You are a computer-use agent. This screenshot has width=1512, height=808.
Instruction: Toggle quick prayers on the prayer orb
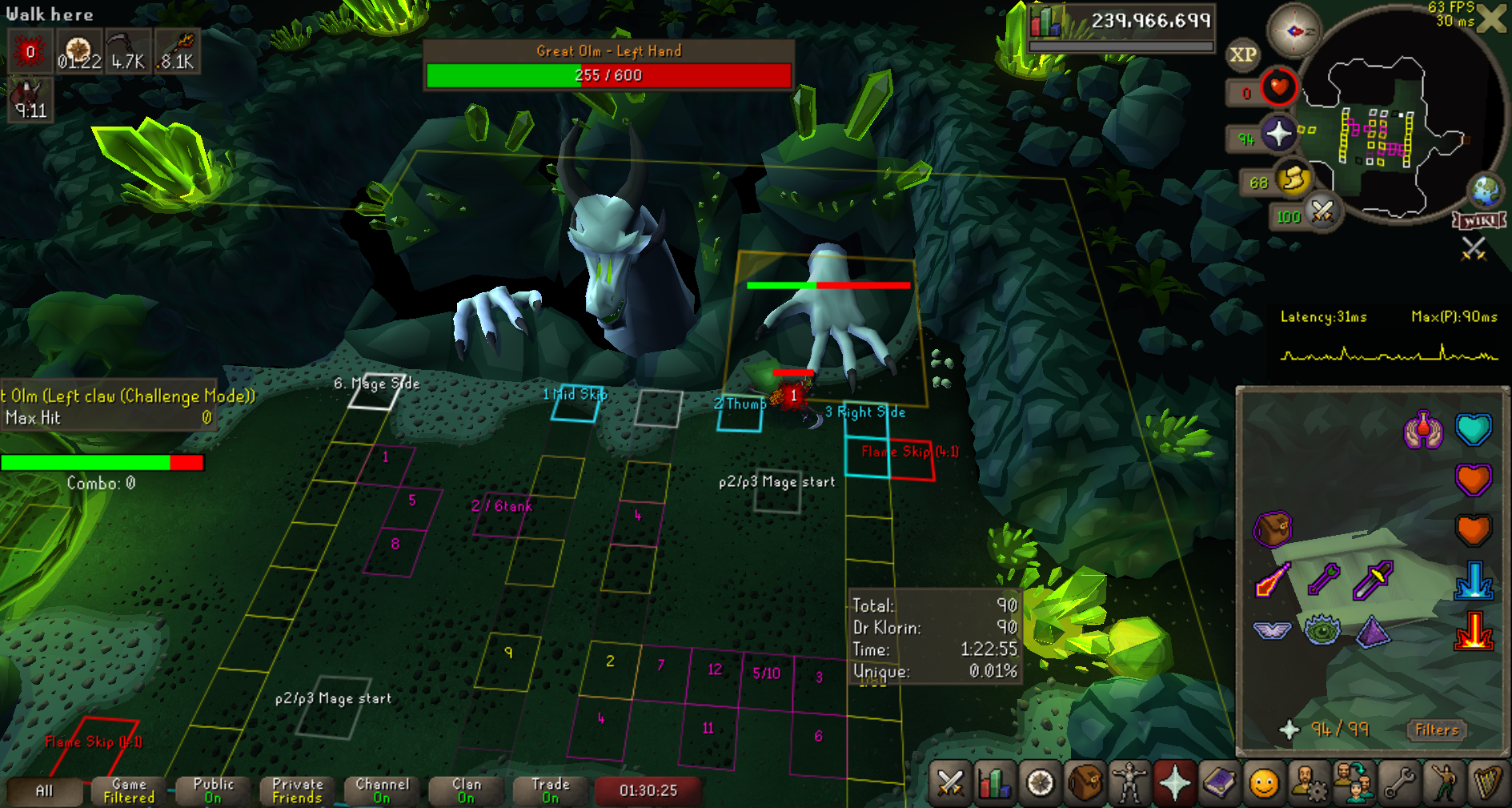coord(1278,133)
